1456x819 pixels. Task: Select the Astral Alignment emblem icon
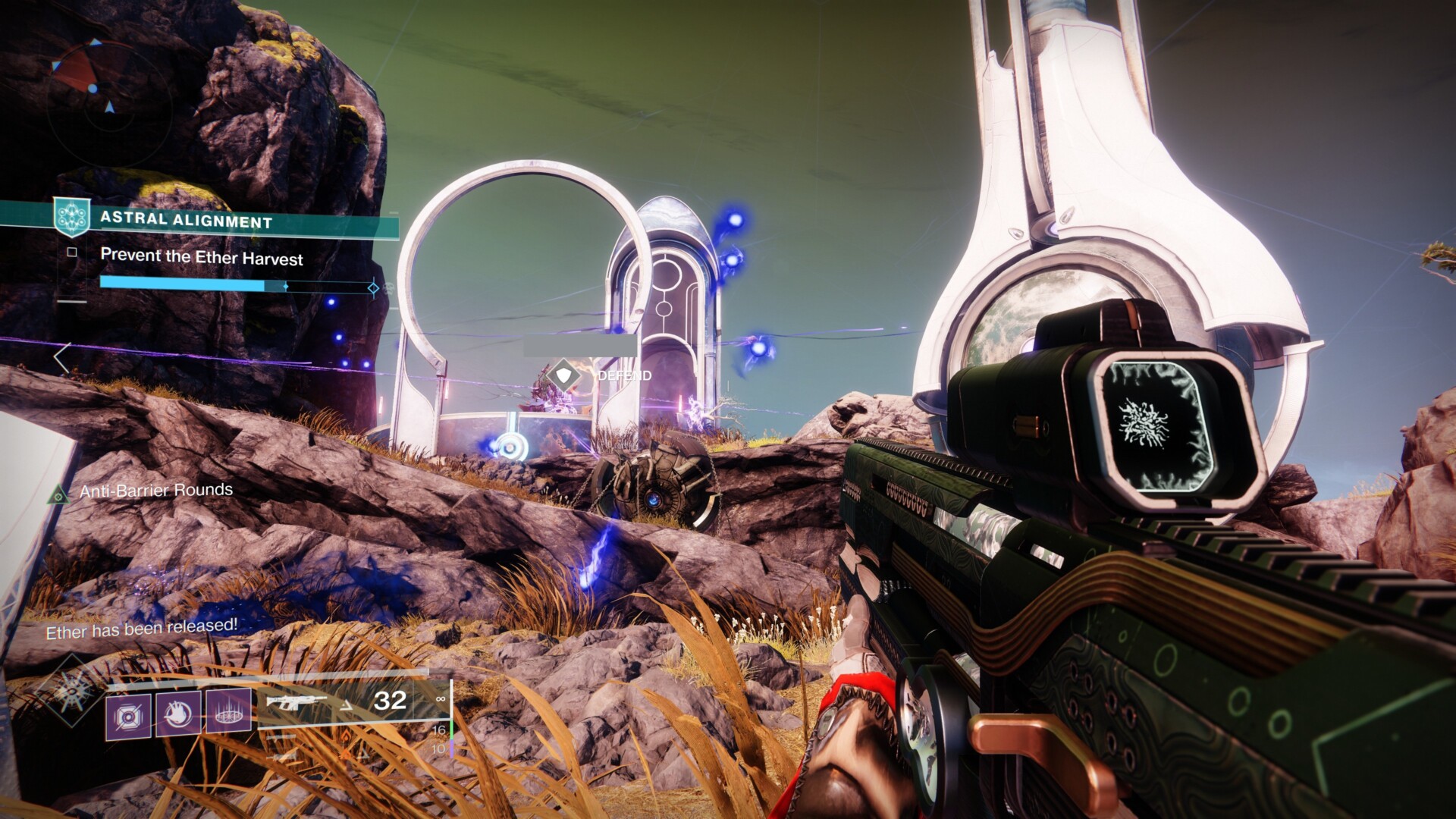72,217
